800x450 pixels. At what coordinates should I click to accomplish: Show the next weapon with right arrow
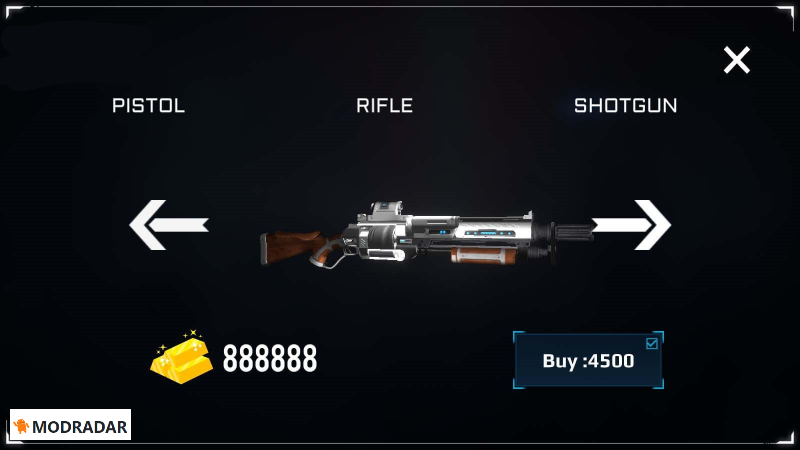[x=632, y=225]
